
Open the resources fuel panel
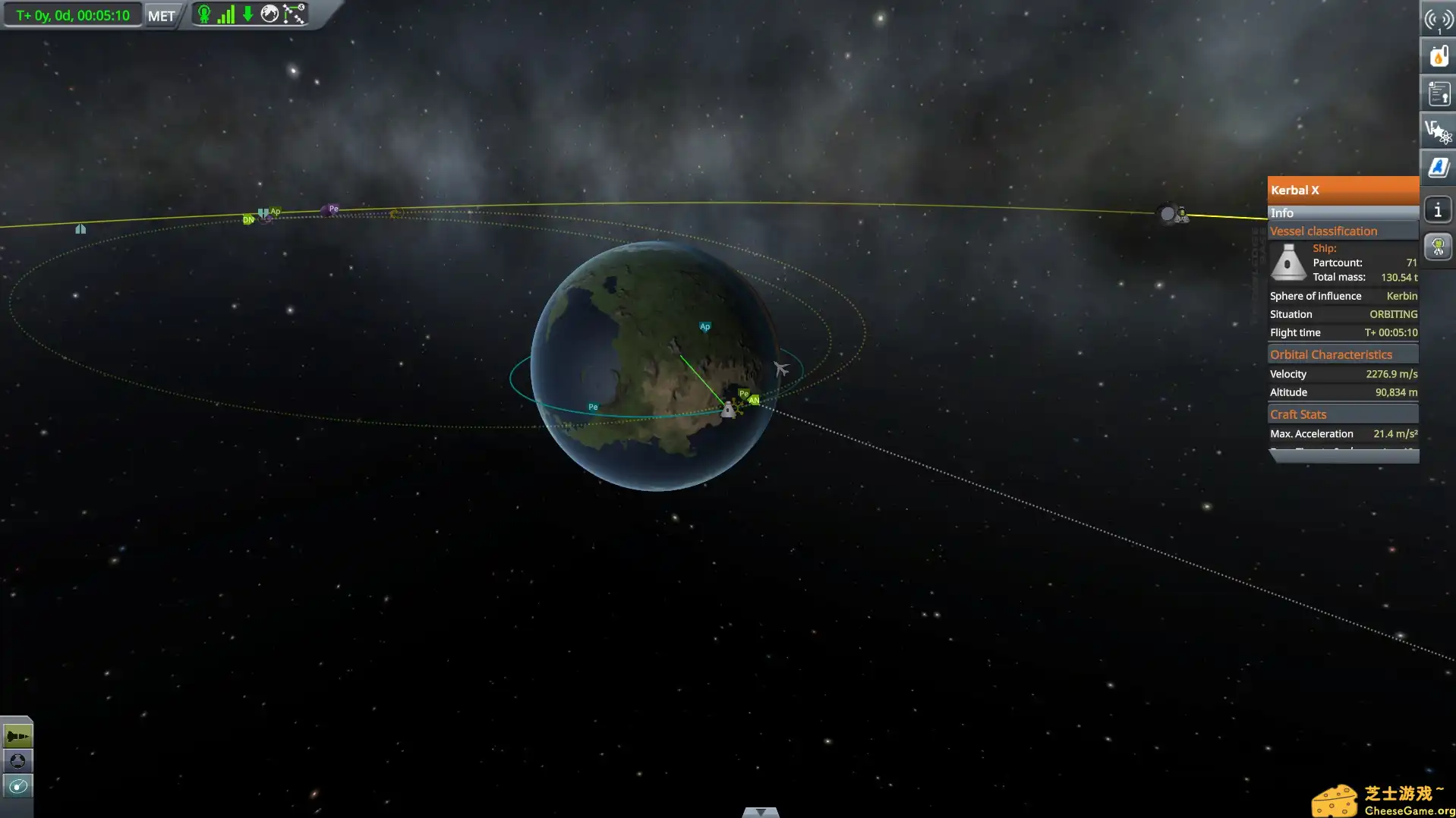(x=1438, y=55)
